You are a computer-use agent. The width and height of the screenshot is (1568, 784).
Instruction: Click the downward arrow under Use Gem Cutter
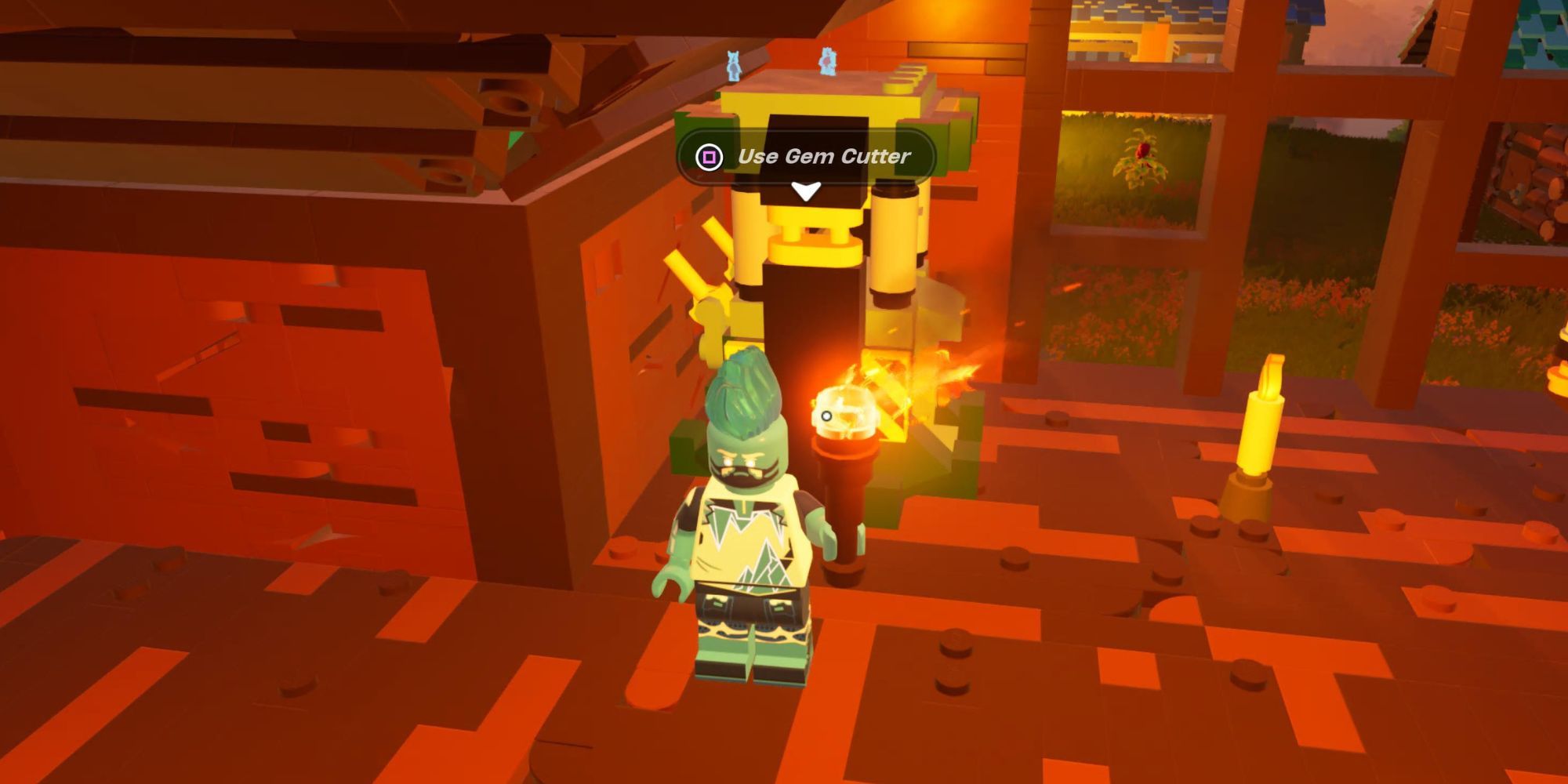[805, 190]
